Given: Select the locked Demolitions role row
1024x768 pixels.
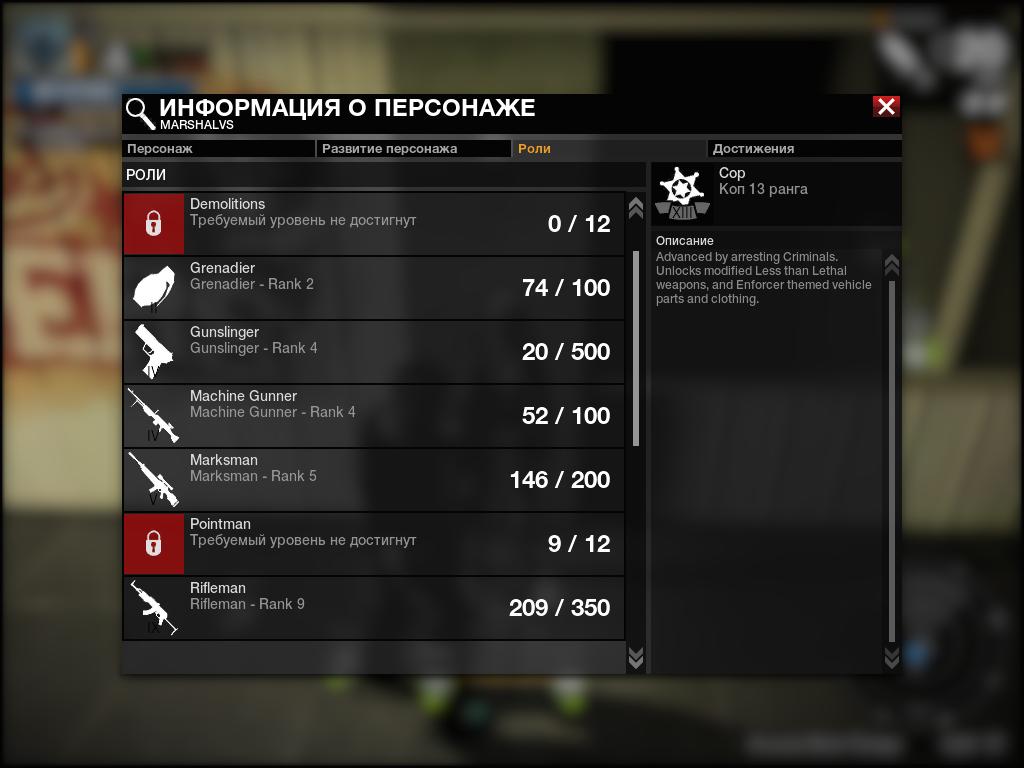Looking at the screenshot, I should tap(373, 224).
